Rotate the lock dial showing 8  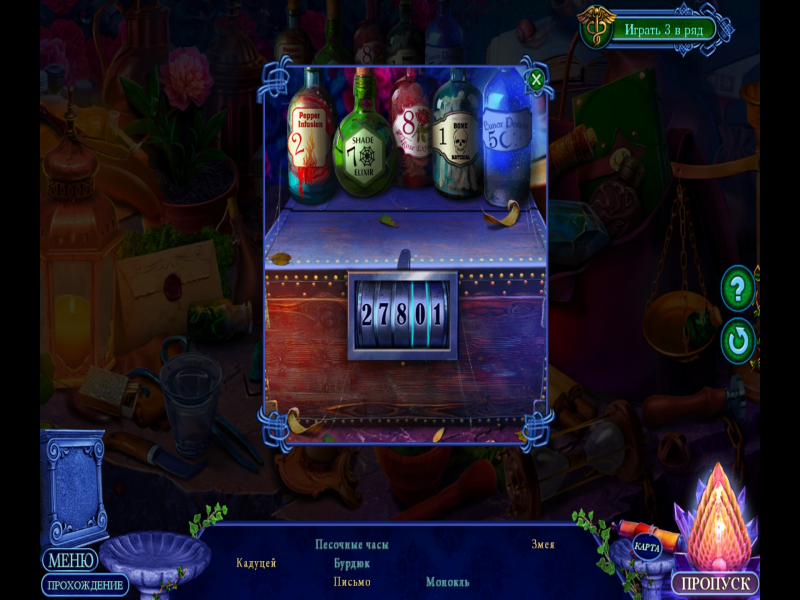[x=402, y=314]
